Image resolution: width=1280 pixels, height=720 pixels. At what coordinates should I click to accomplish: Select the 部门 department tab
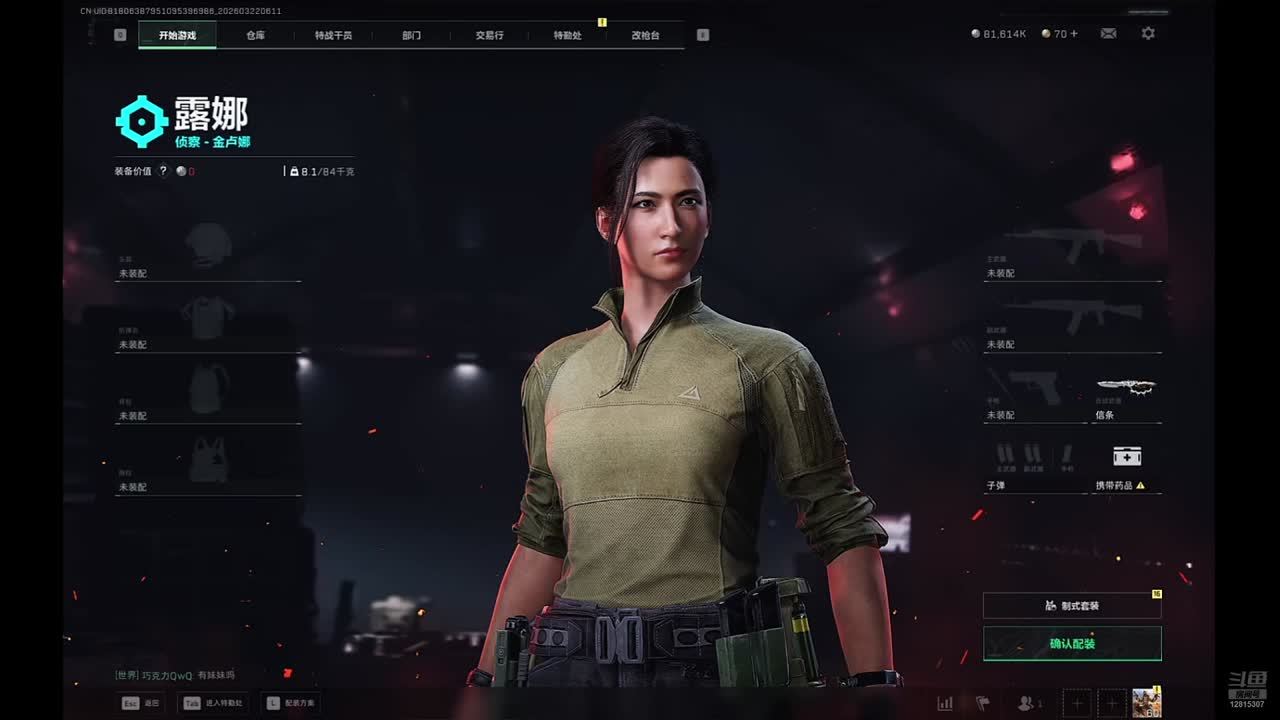click(411, 35)
